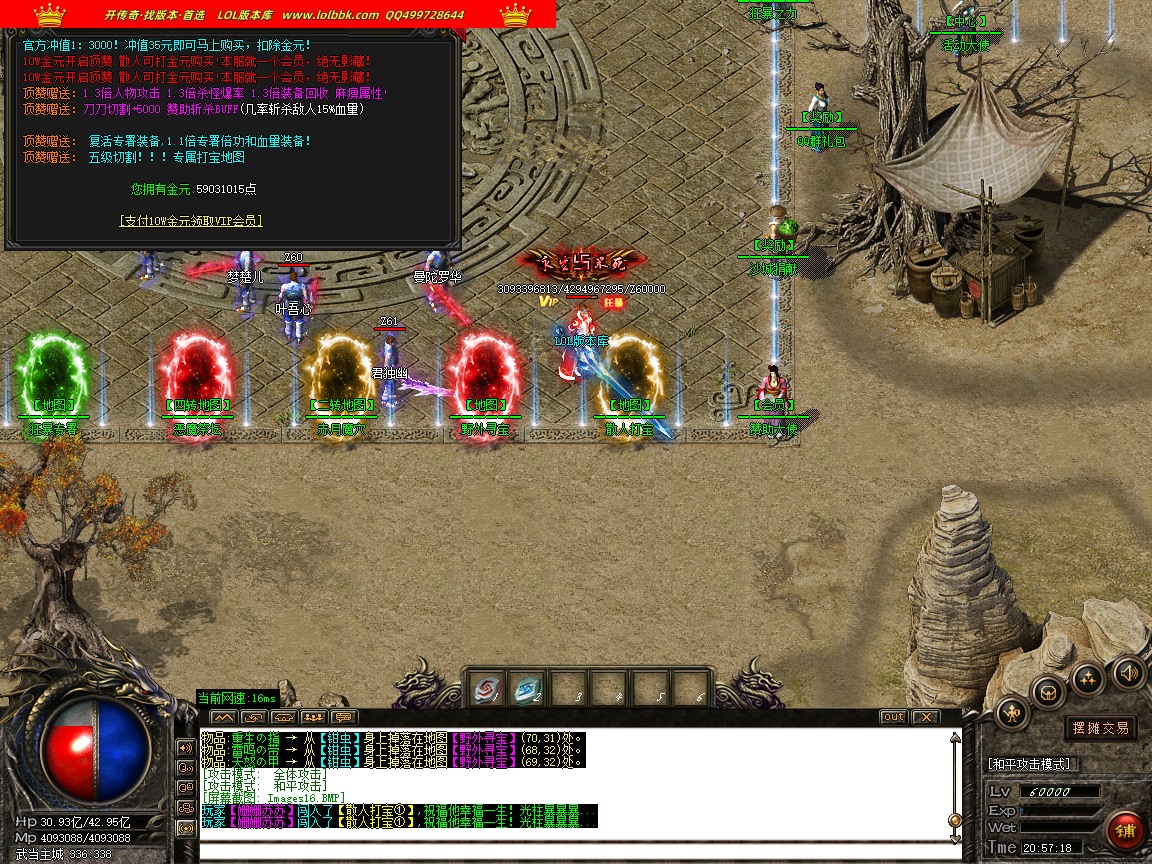Viewport: 1152px width, 864px height.
Task: Use the red swirl item in hotbar slot 1
Action: tap(487, 689)
